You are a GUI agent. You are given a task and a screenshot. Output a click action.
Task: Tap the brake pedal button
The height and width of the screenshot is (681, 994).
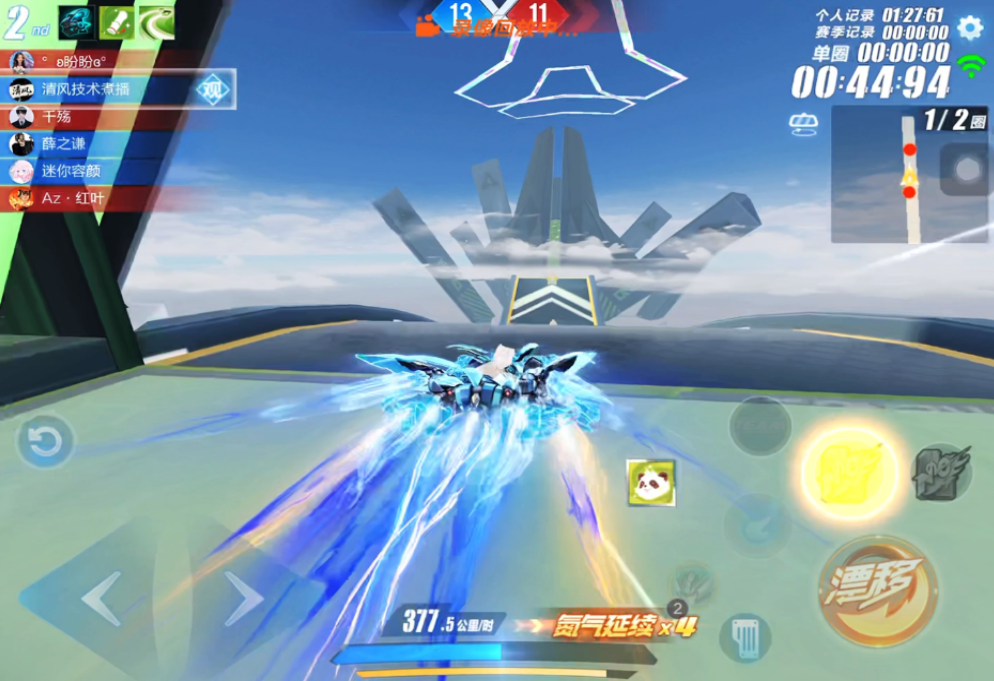744,638
